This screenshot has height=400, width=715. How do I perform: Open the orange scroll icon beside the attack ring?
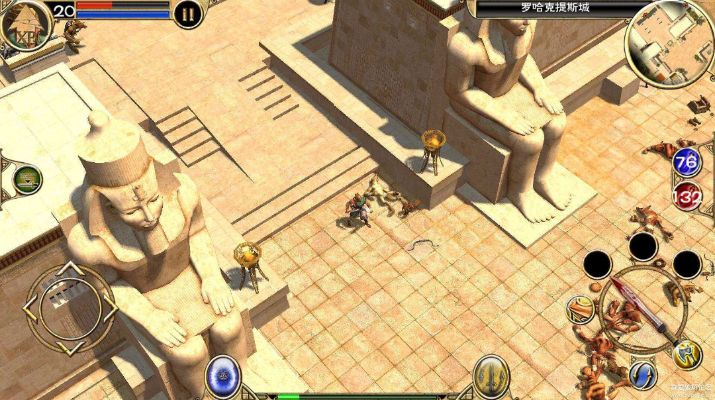(x=580, y=309)
